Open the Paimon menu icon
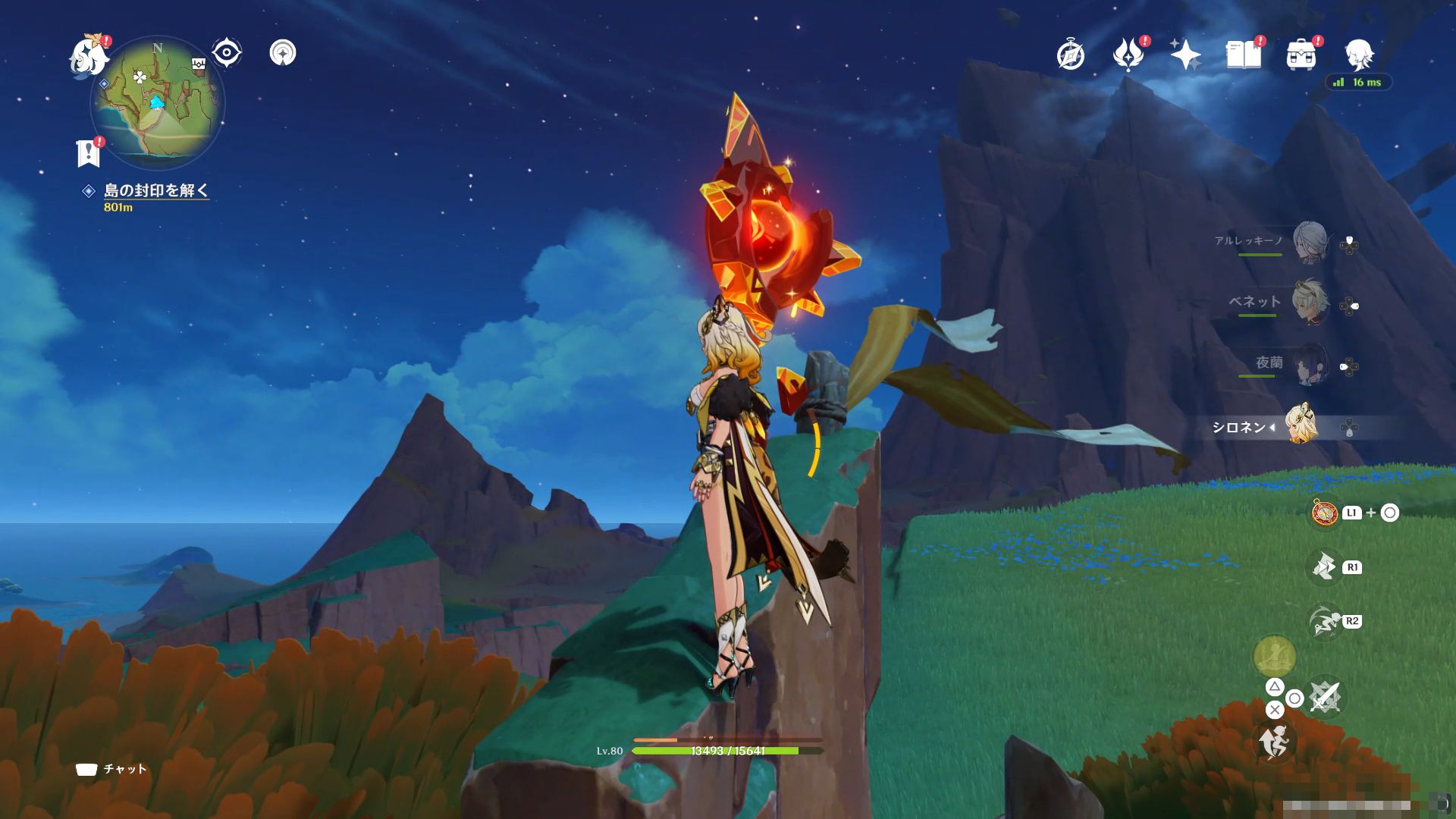Image resolution: width=1456 pixels, height=819 pixels. [x=89, y=57]
